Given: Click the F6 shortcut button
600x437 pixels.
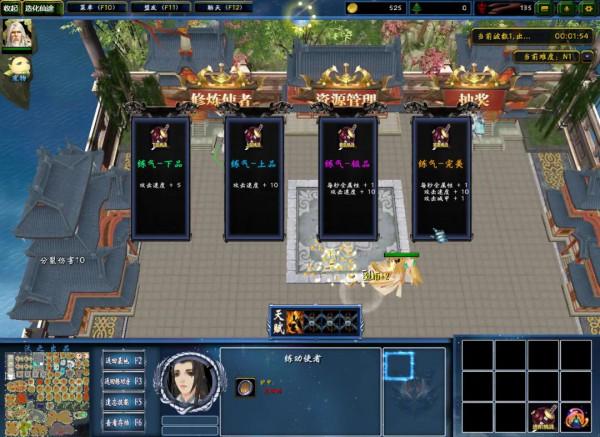Looking at the screenshot, I should (x=123, y=423).
